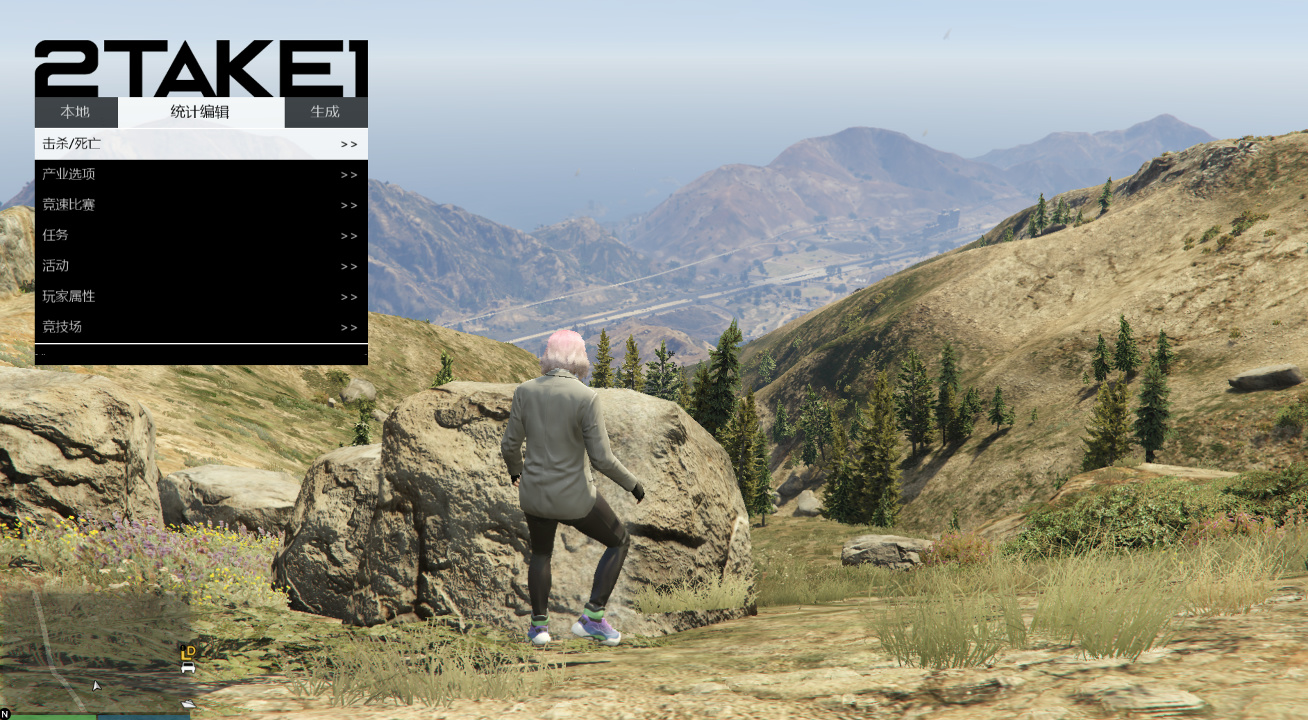Enter the 活动 submenu
1308x720 pixels.
coord(200,266)
